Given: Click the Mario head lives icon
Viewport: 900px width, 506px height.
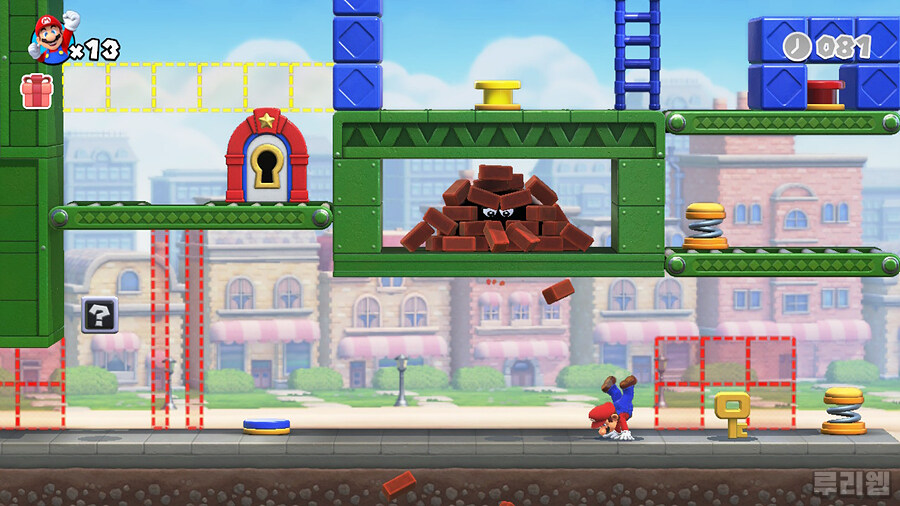Looking at the screenshot, I should pos(50,38).
